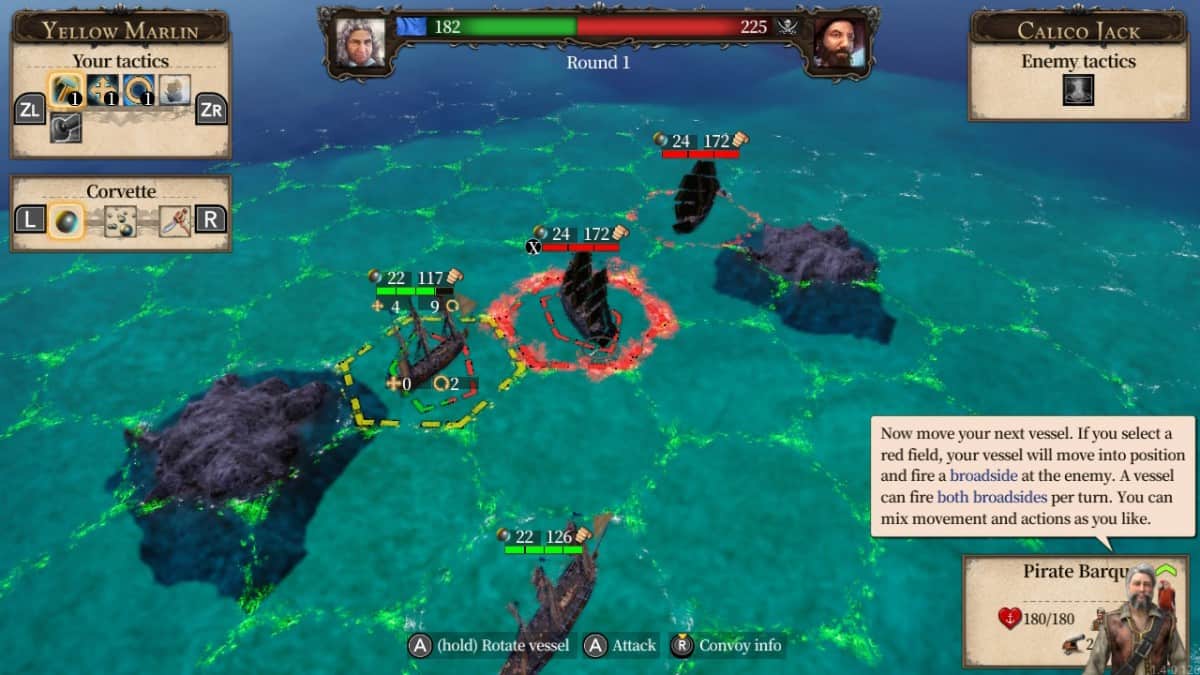Expand the Pirate Barque info panel arrow
This screenshot has width=1200, height=675.
pyautogui.click(x=1164, y=570)
